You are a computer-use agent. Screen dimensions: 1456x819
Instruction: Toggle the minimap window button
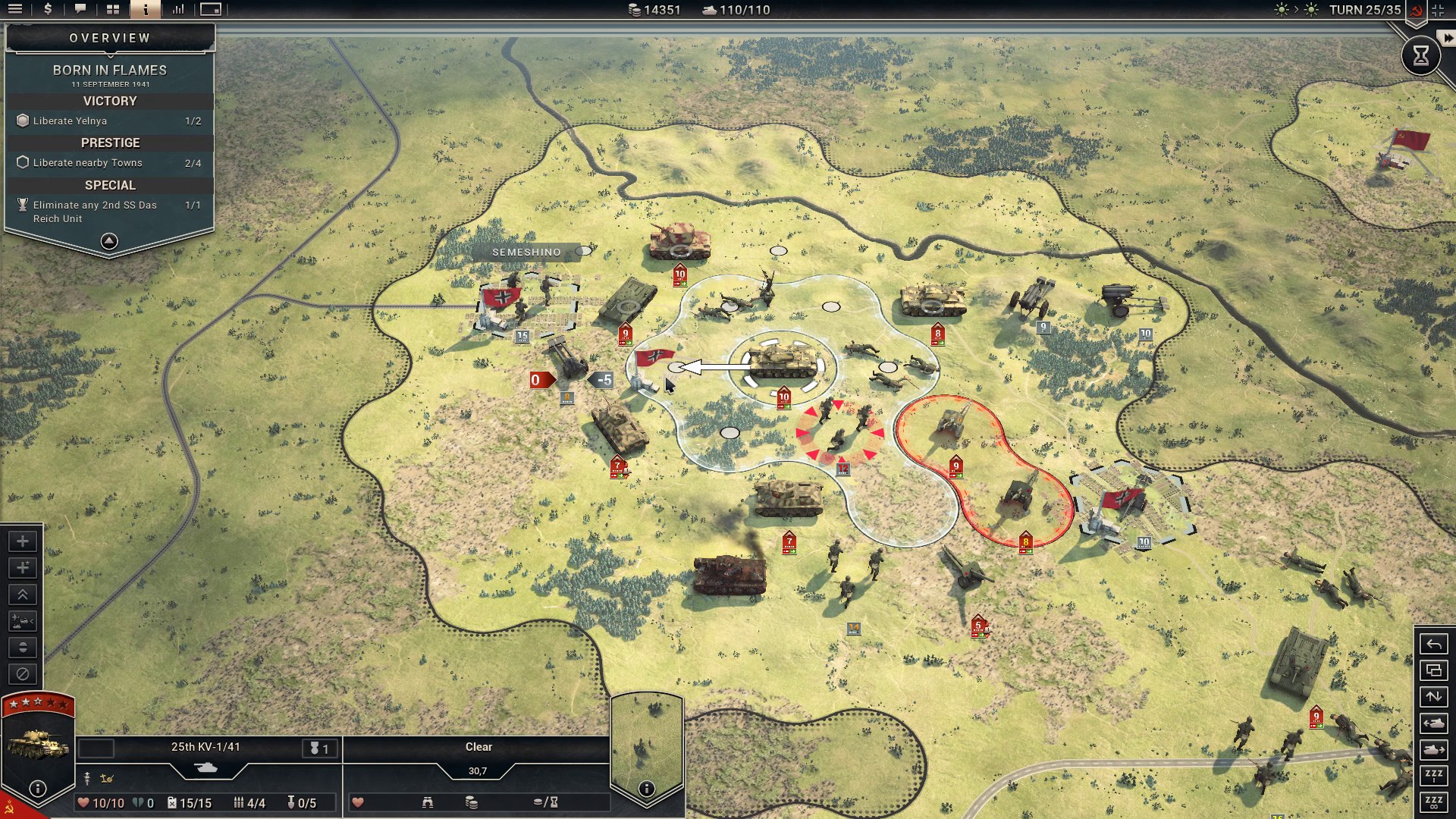coord(211,10)
